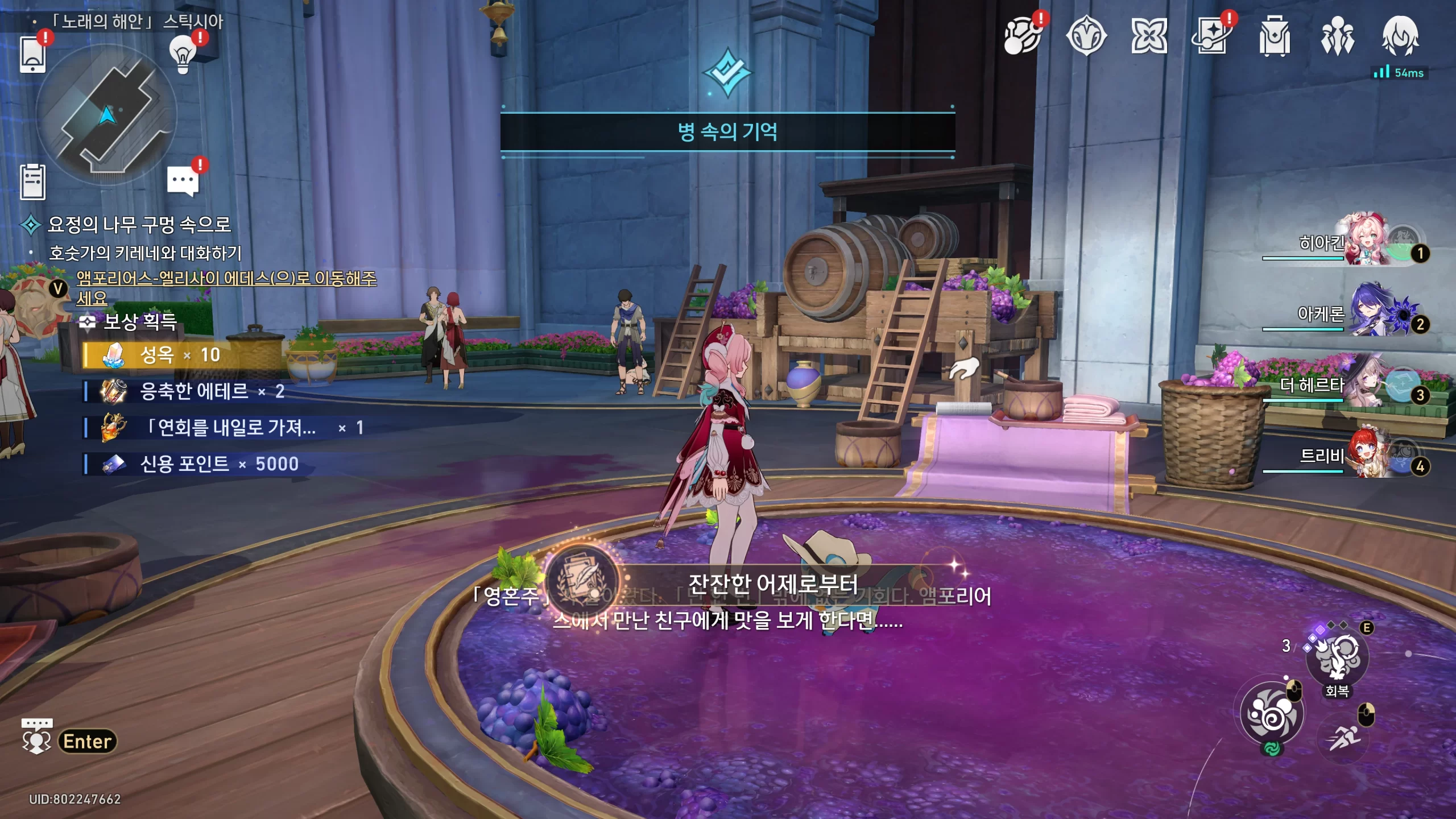The width and height of the screenshot is (1456, 819).
Task: Open the chat speech bubble icon
Action: pyautogui.click(x=183, y=181)
